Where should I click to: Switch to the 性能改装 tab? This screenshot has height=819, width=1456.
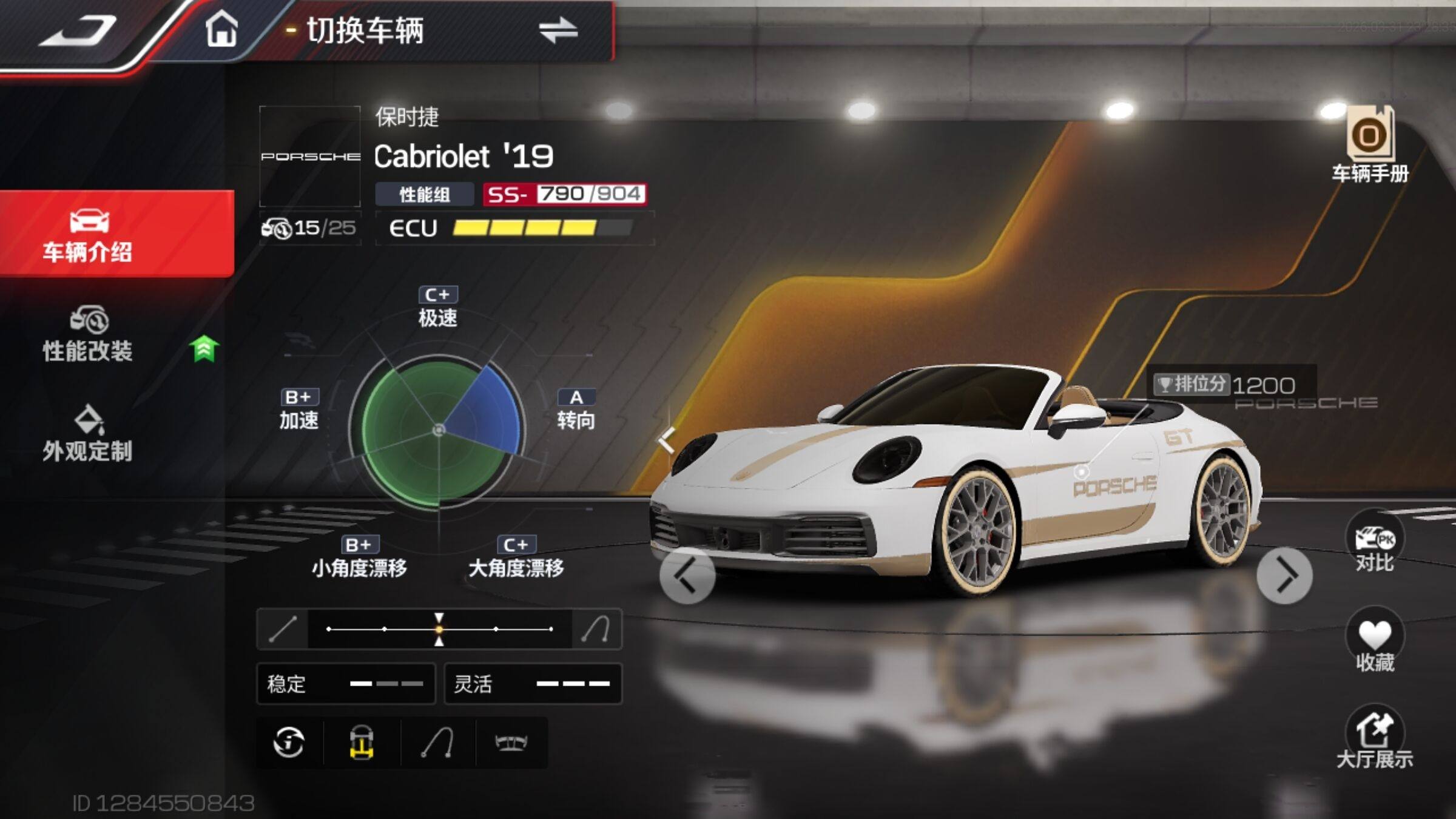coord(89,335)
